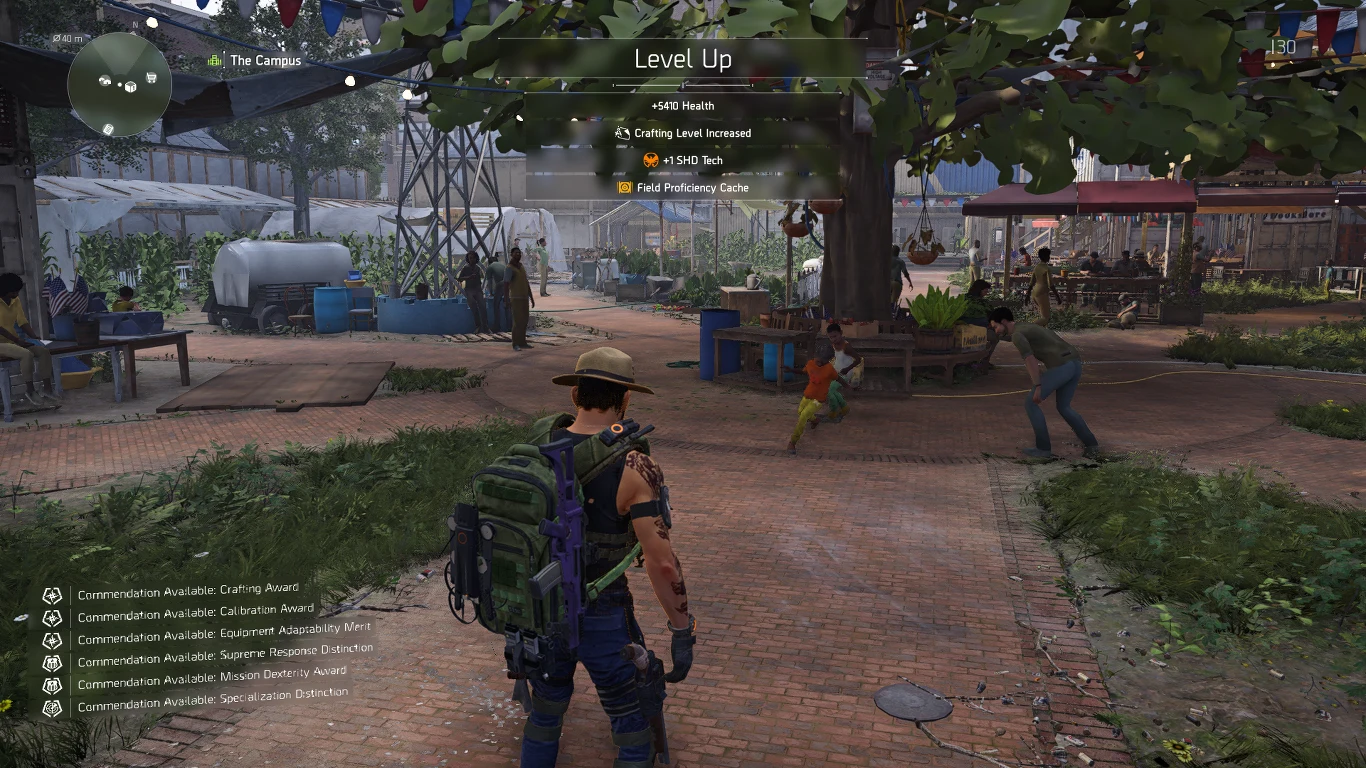The height and width of the screenshot is (768, 1366).
Task: Click the crafting wrench icon by Crafting Level Increased
Action: click(621, 132)
